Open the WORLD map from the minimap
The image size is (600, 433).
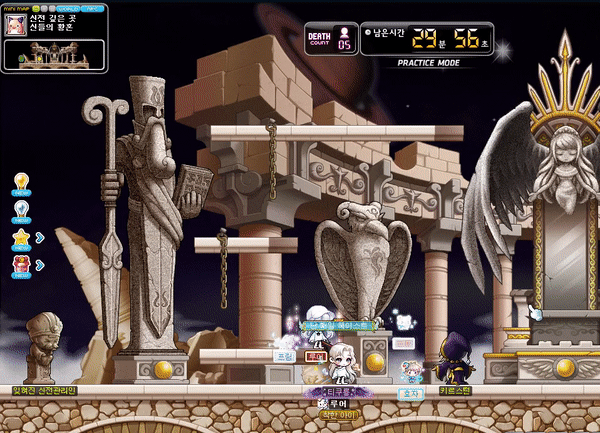tap(68, 7)
